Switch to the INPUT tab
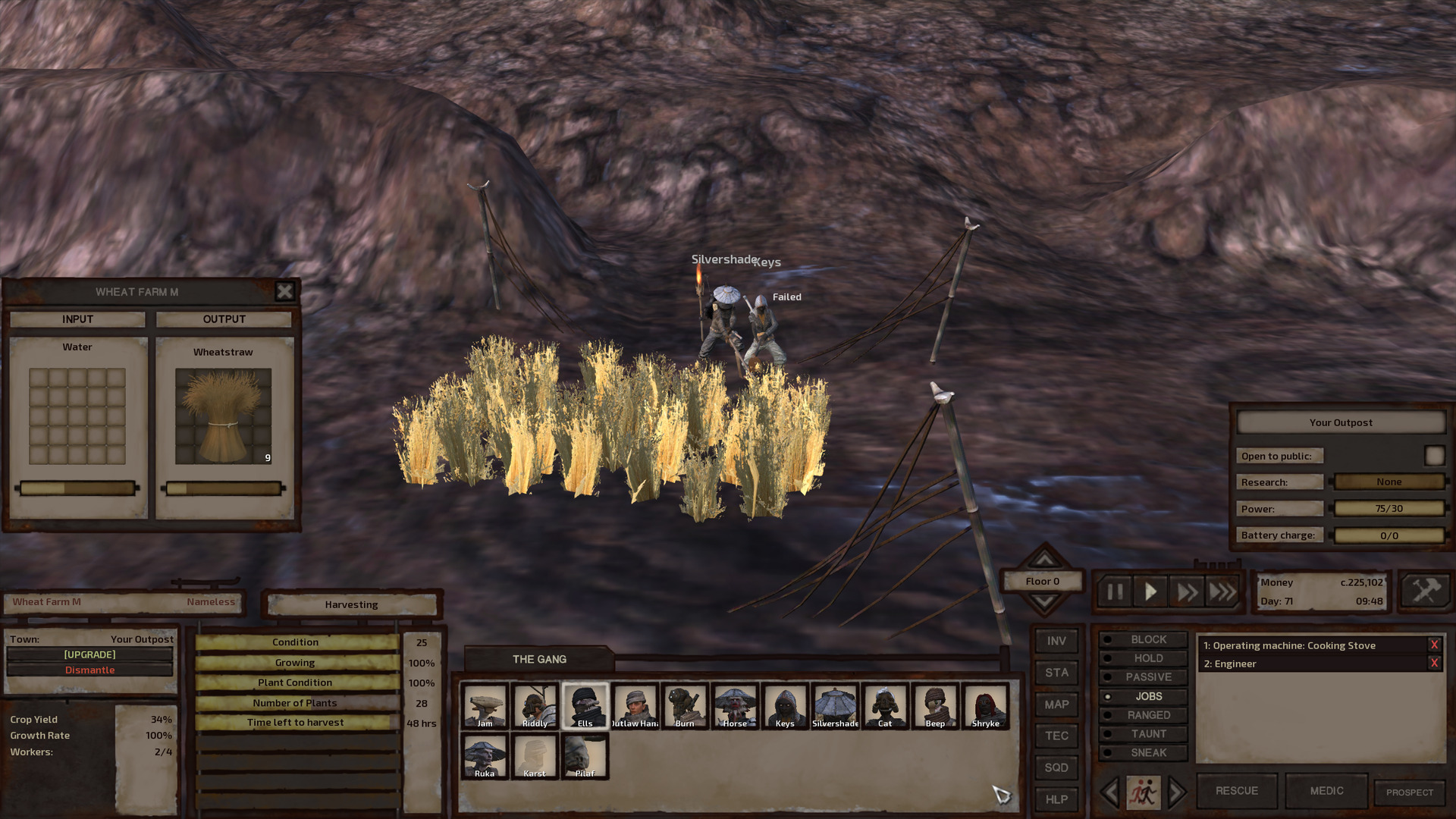The width and height of the screenshot is (1456, 819). (x=77, y=319)
